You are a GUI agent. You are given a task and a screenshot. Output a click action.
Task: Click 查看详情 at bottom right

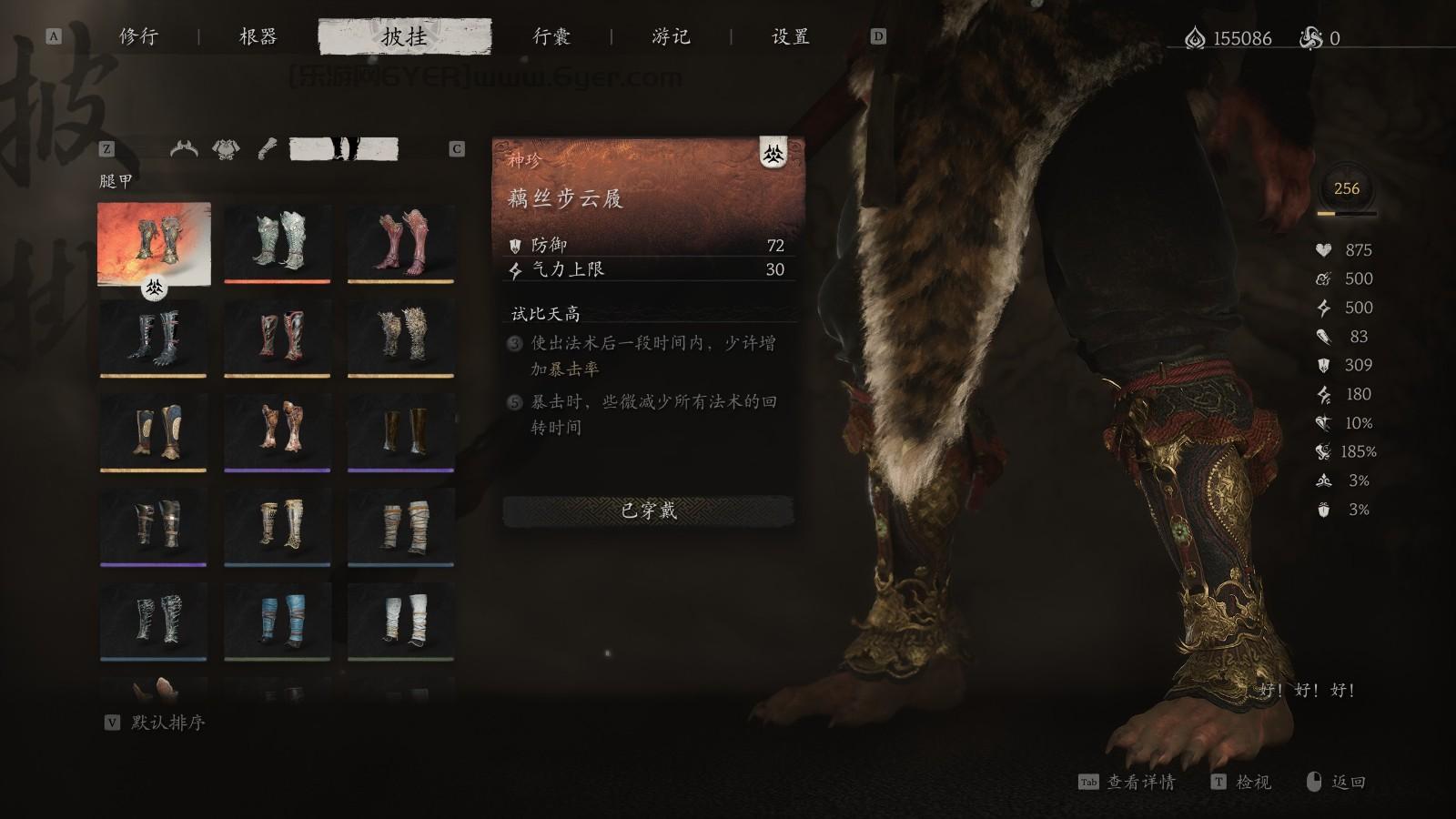coord(1141,783)
